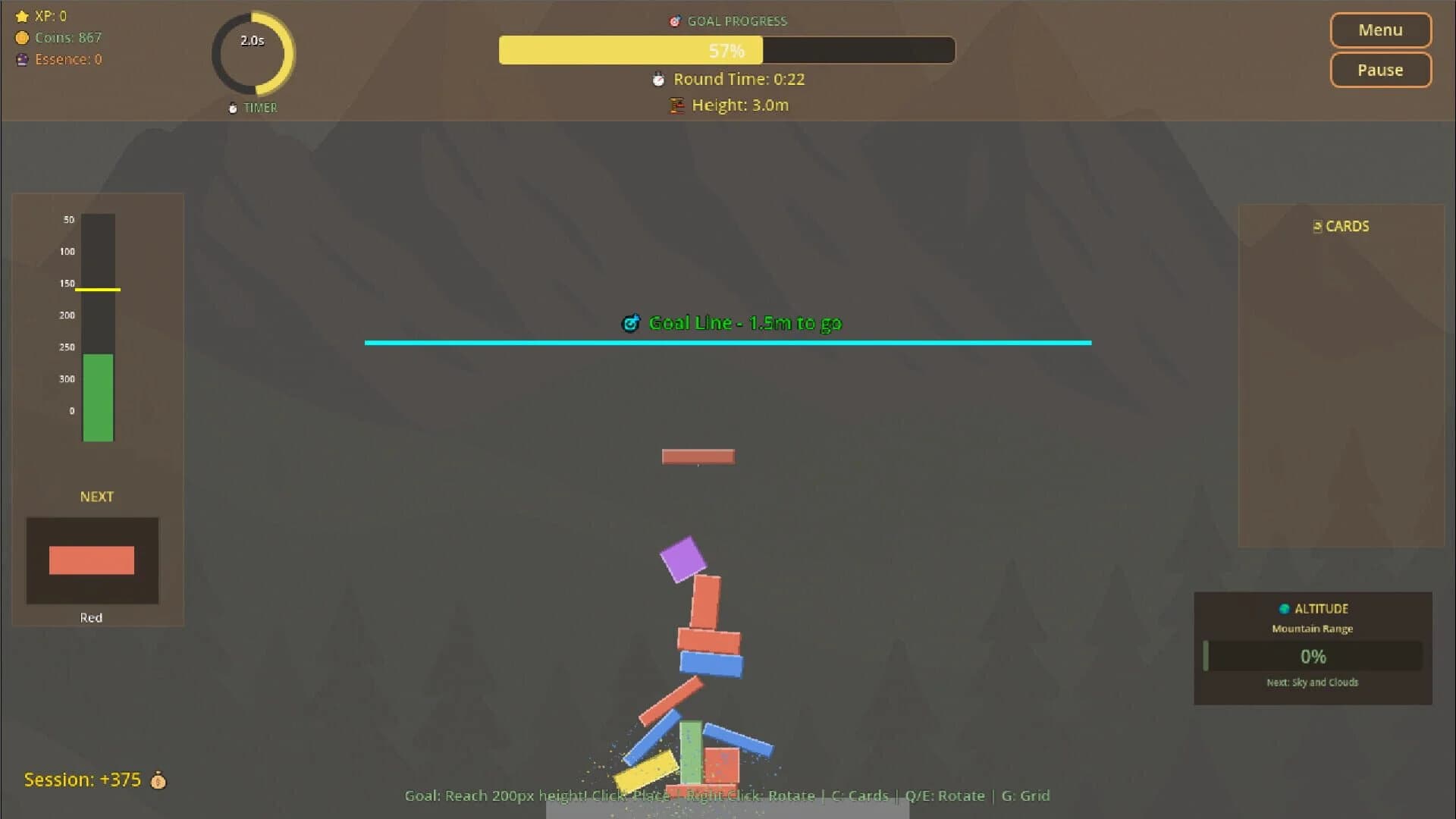Click the Session: +375 counter
Screen dimensions: 1456x819
pos(82,780)
